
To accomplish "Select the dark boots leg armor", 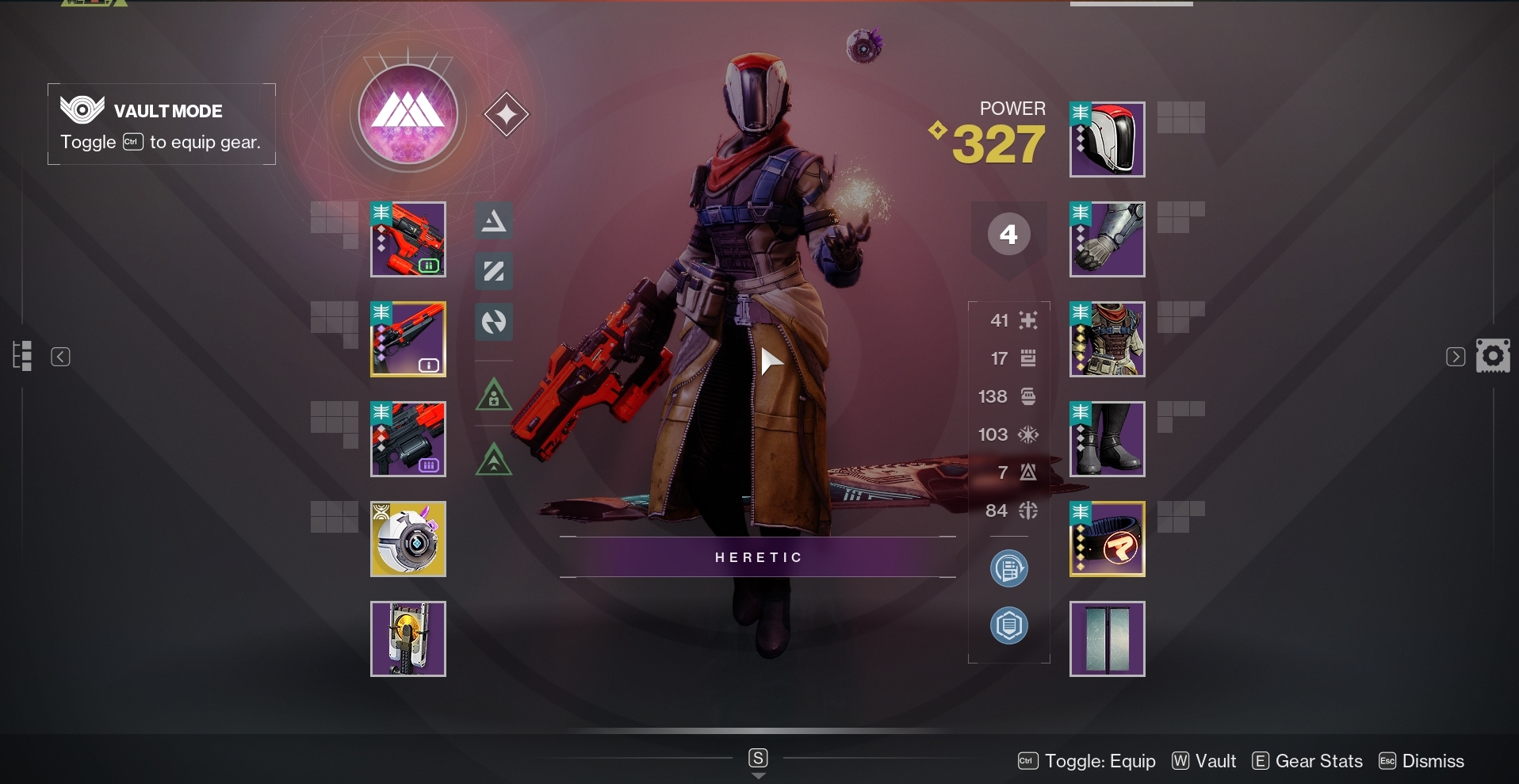I will 1107,439.
